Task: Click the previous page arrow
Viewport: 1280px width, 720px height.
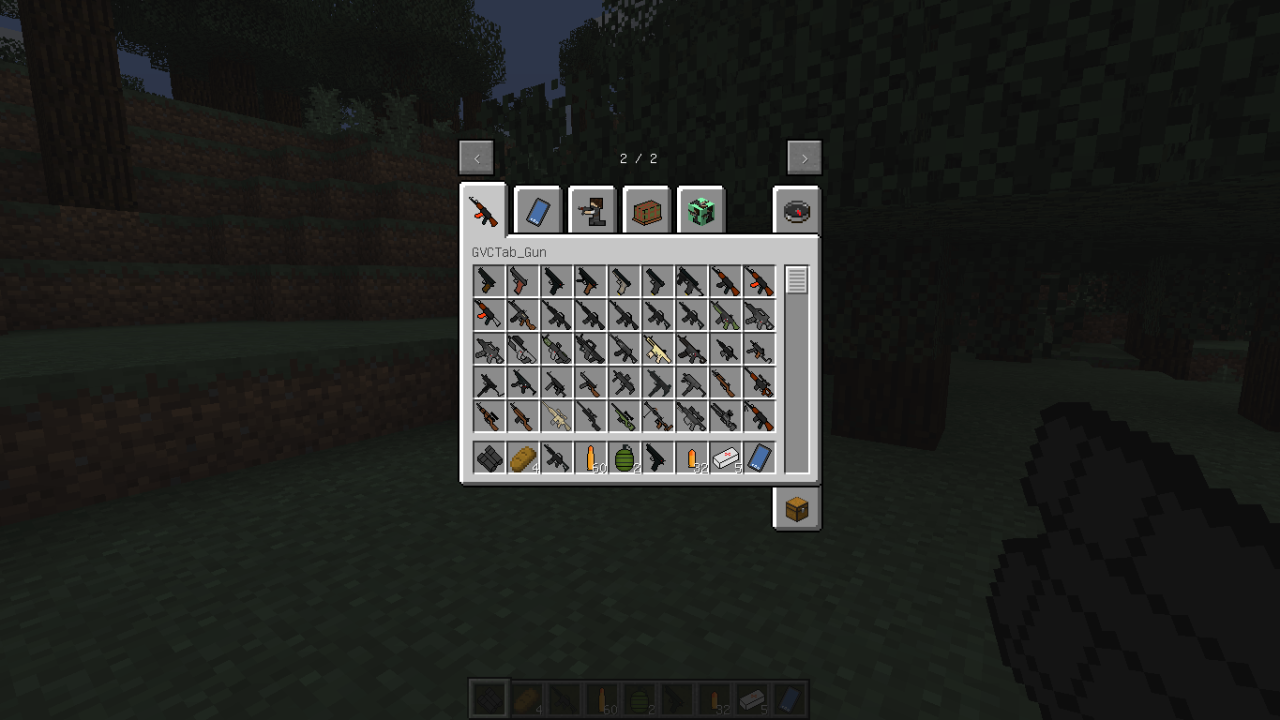Action: (x=476, y=157)
